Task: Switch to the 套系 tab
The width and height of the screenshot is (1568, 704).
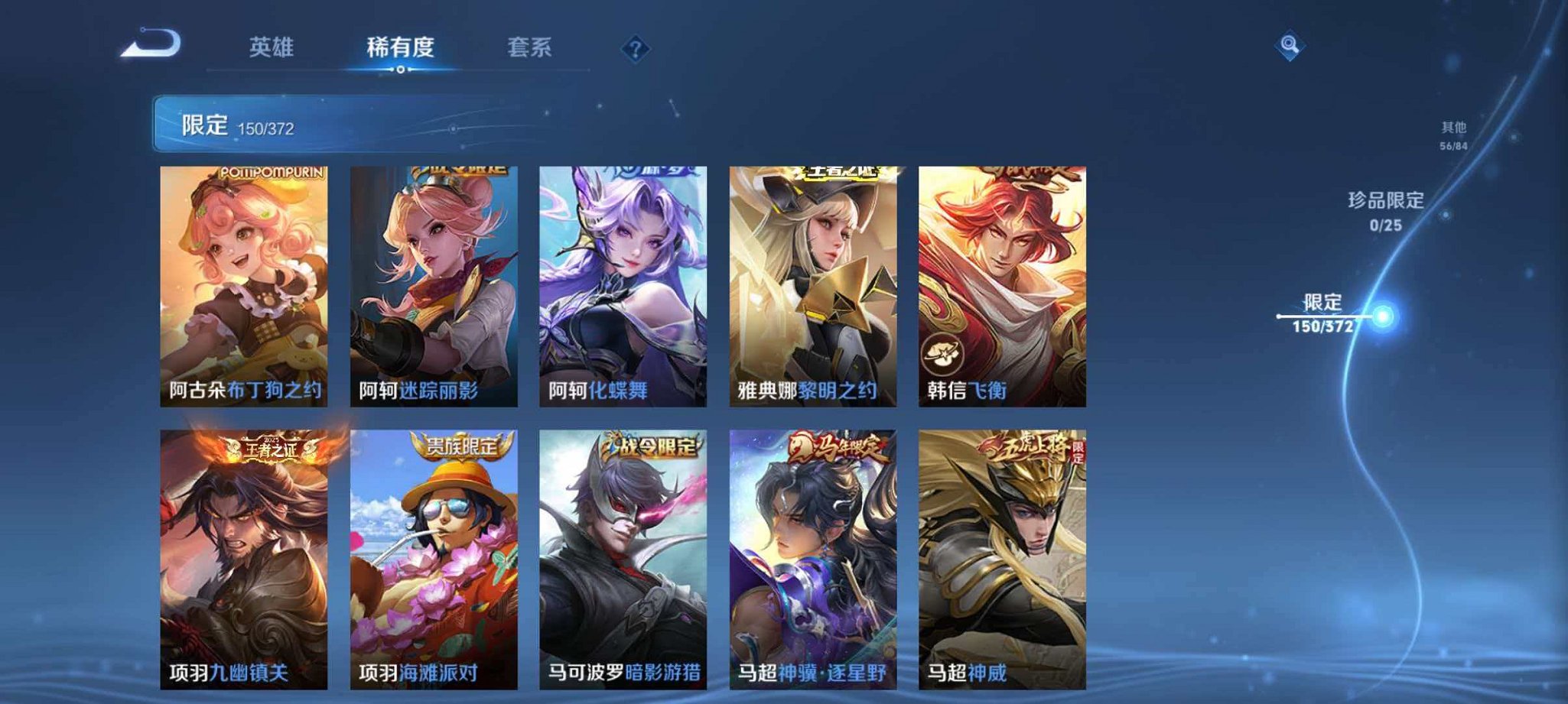Action: click(532, 47)
